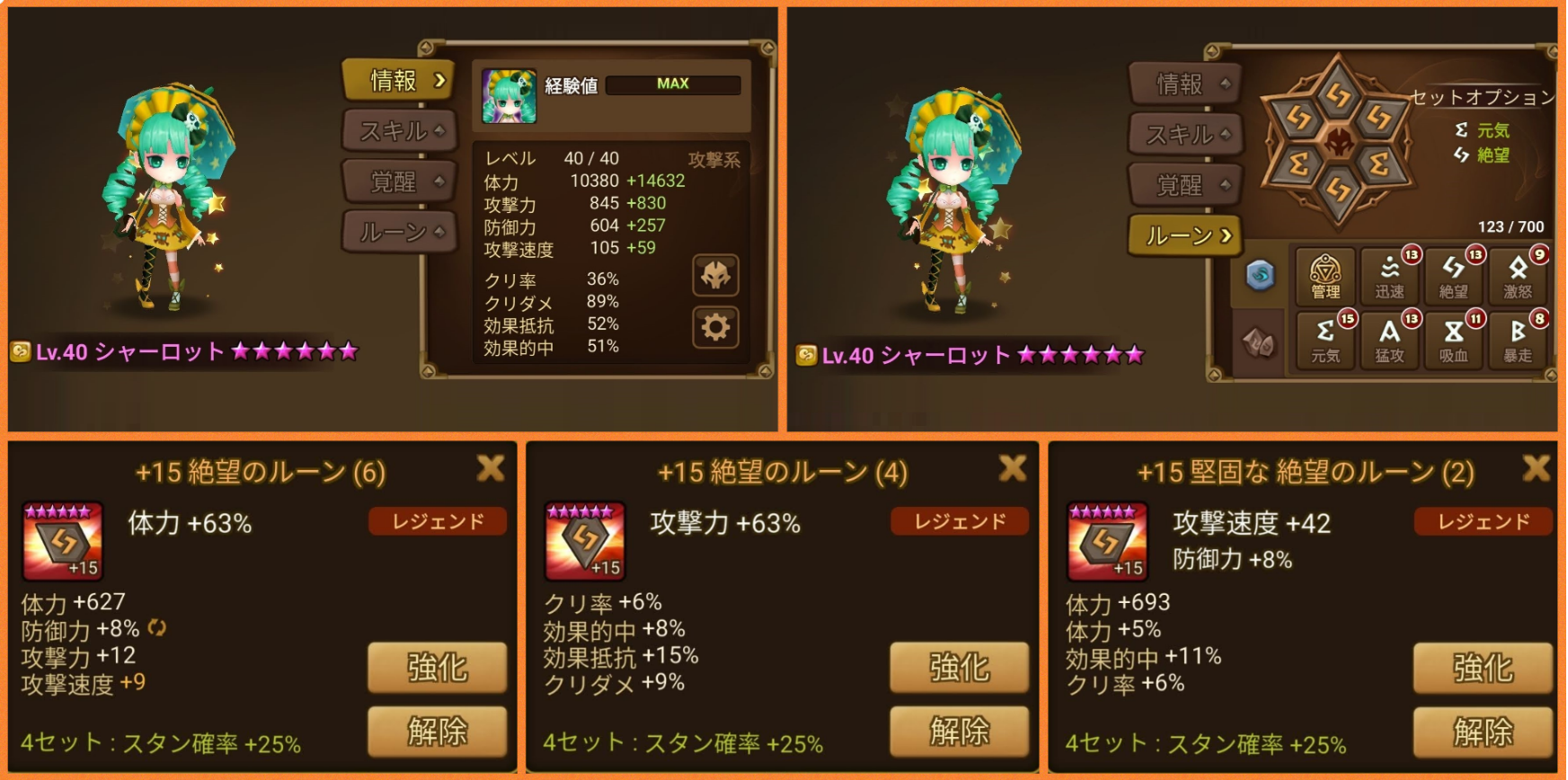1568x780 pixels.
Task: Select the 激怒 (Rage) rune filter icon
Action: pyautogui.click(x=1519, y=279)
